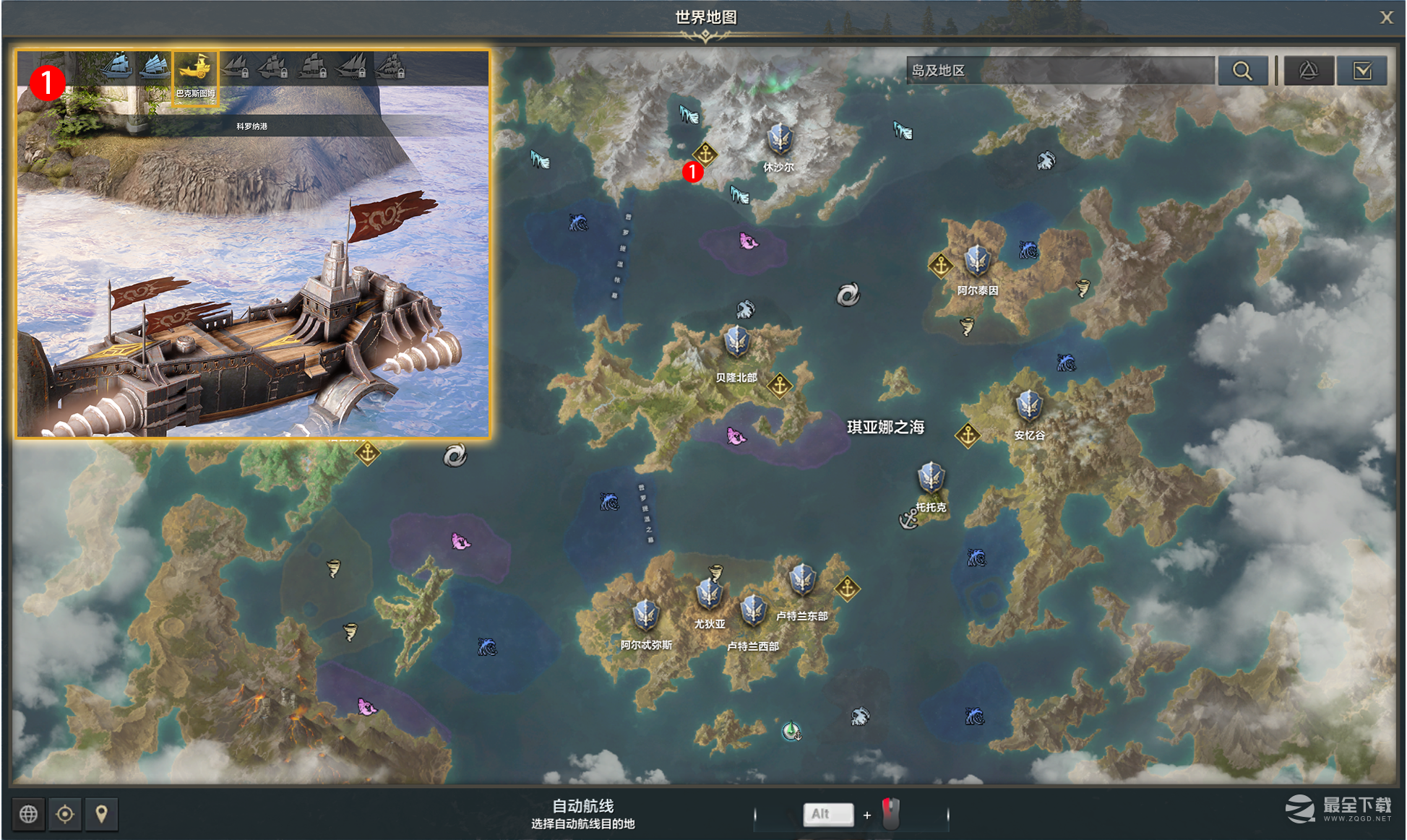Select the 贝隆北部 region marker

[737, 342]
